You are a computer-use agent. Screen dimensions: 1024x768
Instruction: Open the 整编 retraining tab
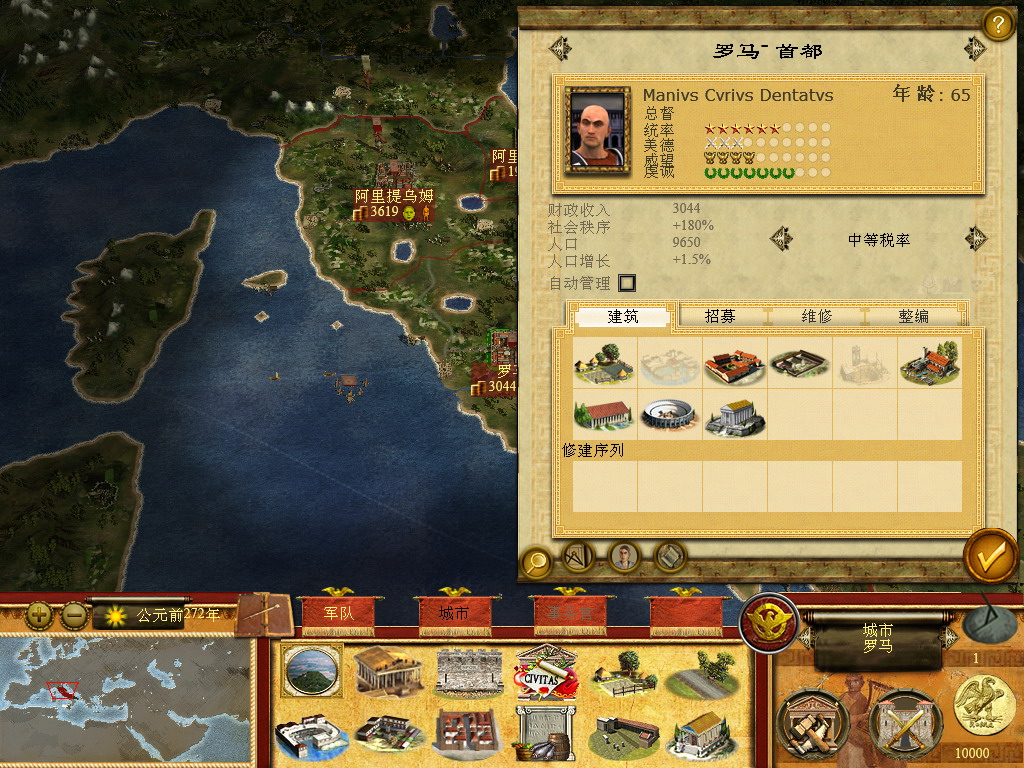pyautogui.click(x=913, y=316)
